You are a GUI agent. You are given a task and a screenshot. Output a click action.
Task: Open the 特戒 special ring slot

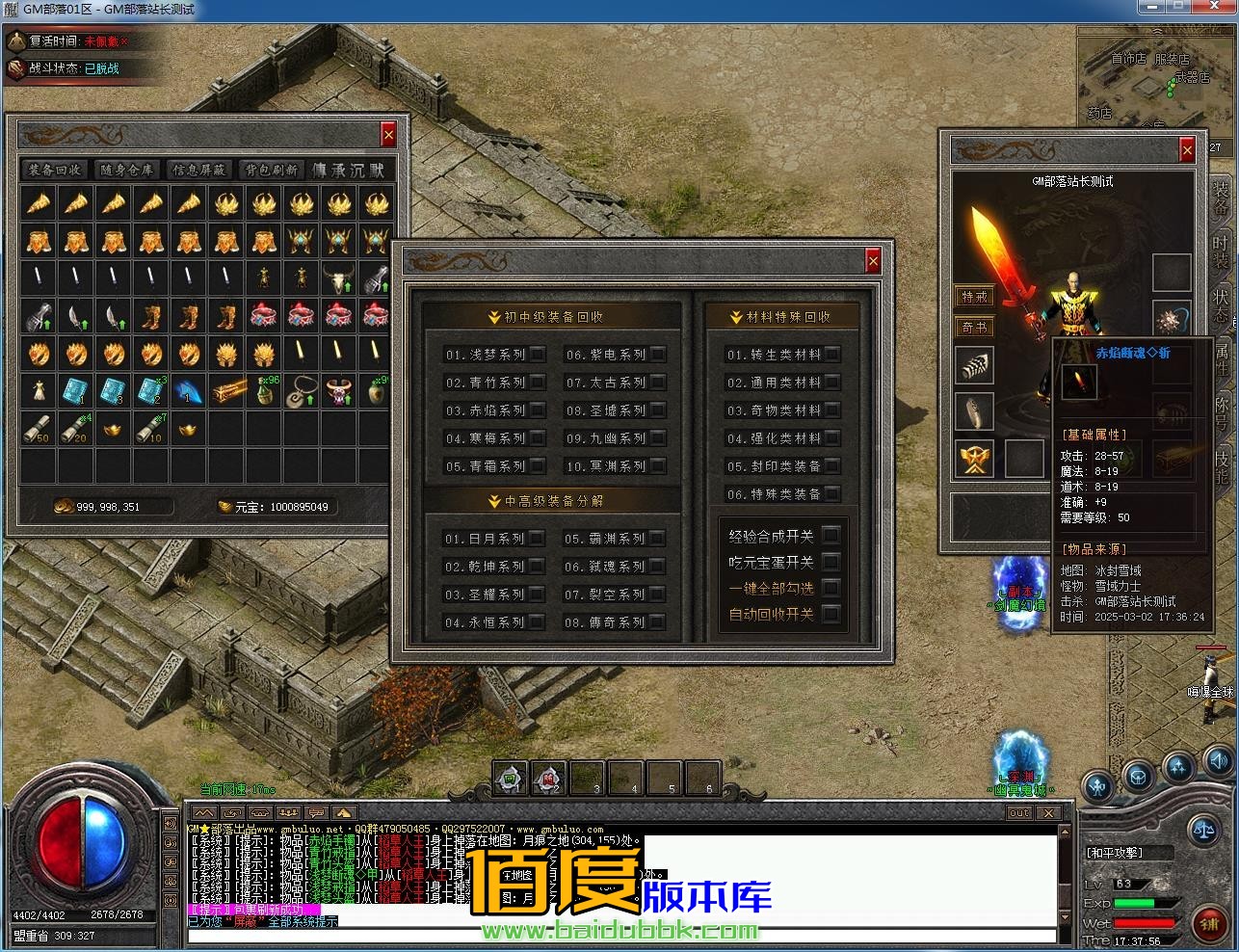tap(975, 297)
